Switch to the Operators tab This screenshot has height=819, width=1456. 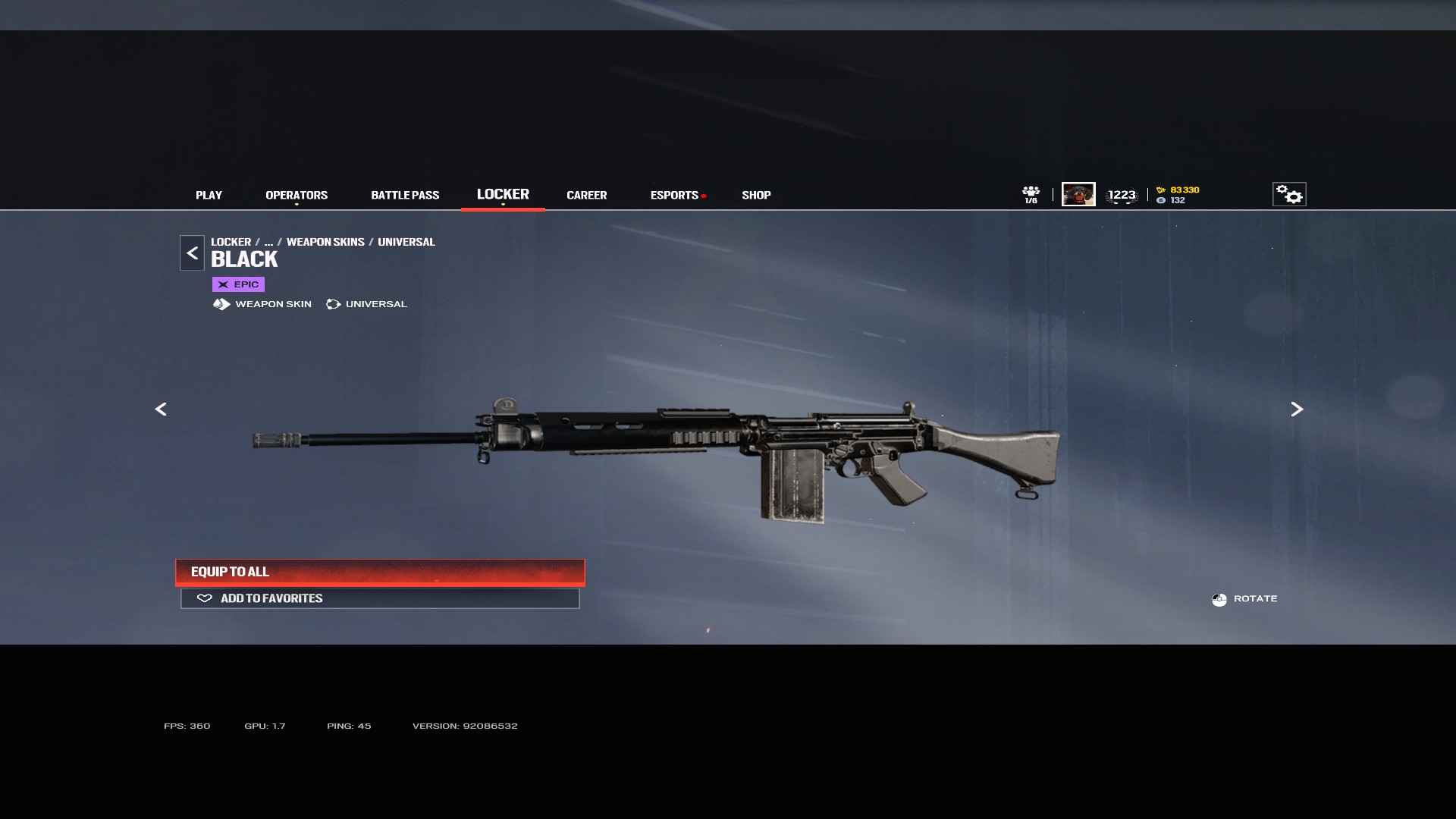[x=297, y=195]
